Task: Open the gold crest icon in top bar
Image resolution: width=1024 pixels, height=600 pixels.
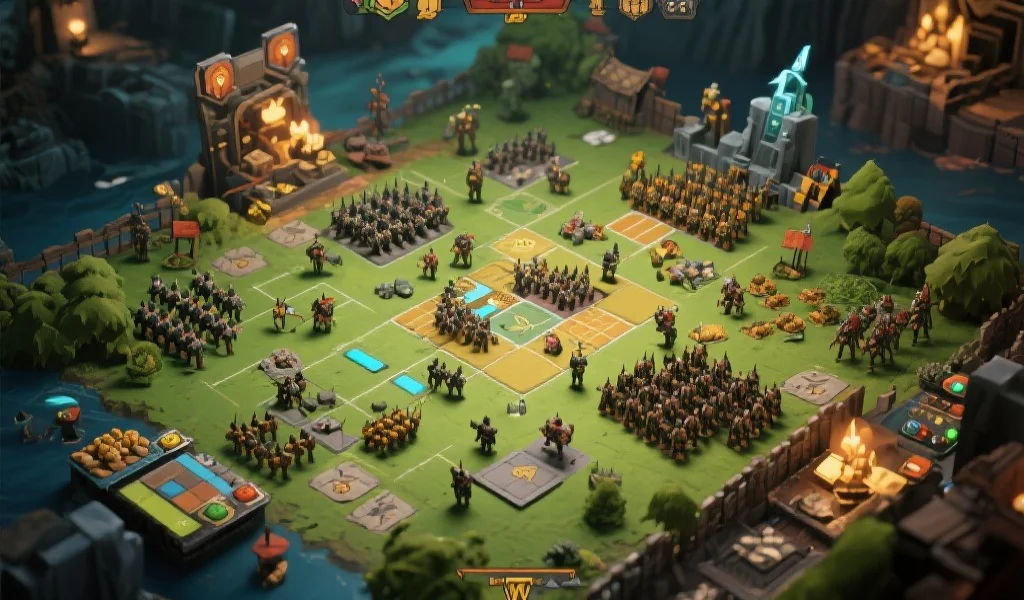Action: pos(634,8)
